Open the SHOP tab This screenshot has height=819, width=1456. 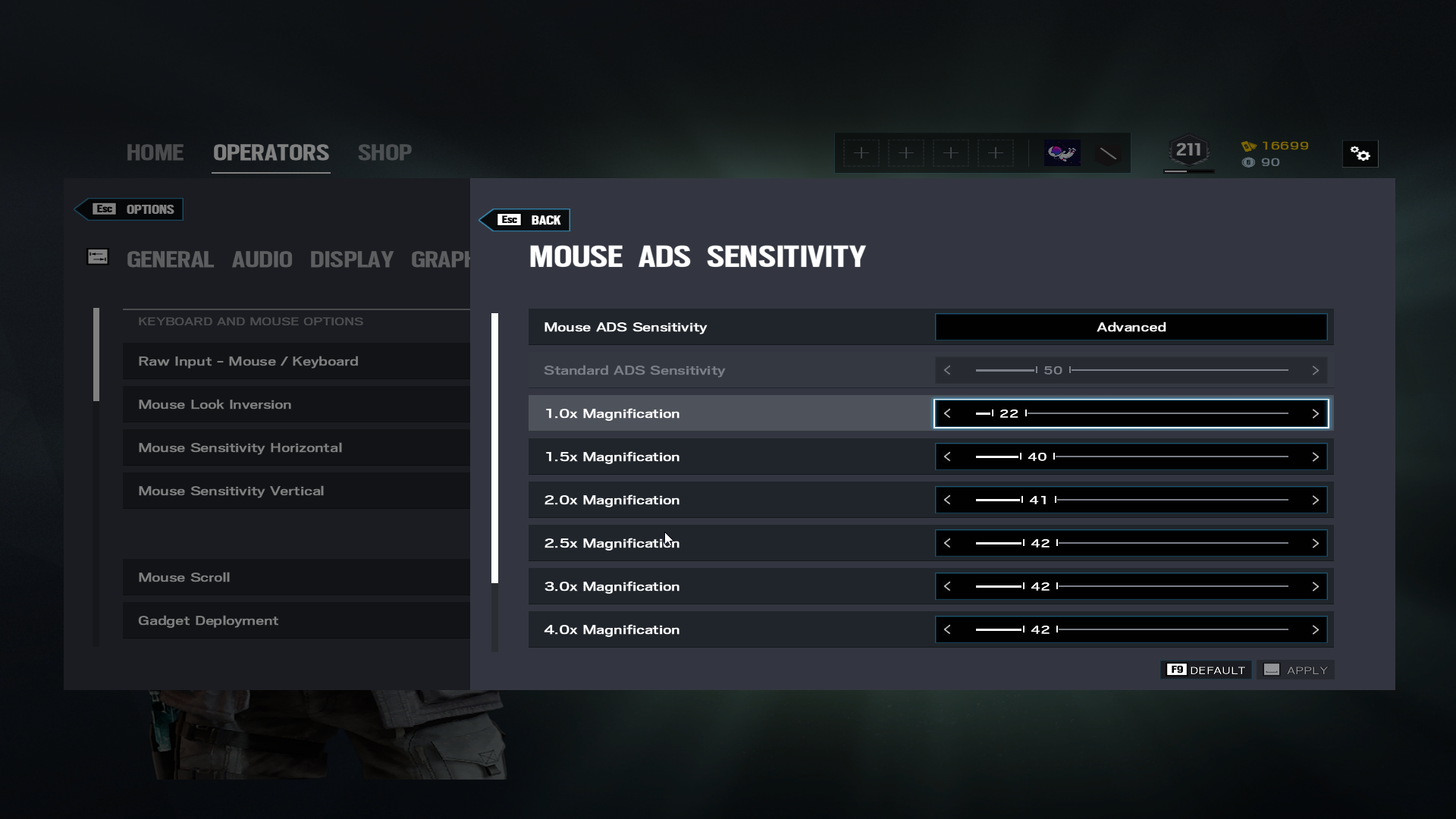click(384, 152)
